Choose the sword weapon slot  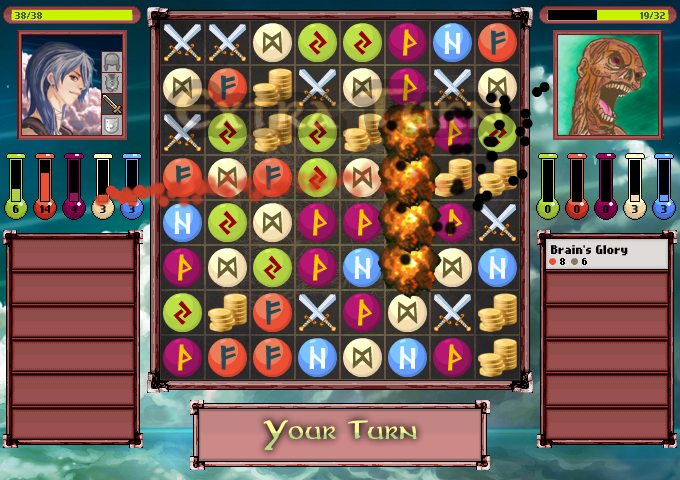(111, 103)
